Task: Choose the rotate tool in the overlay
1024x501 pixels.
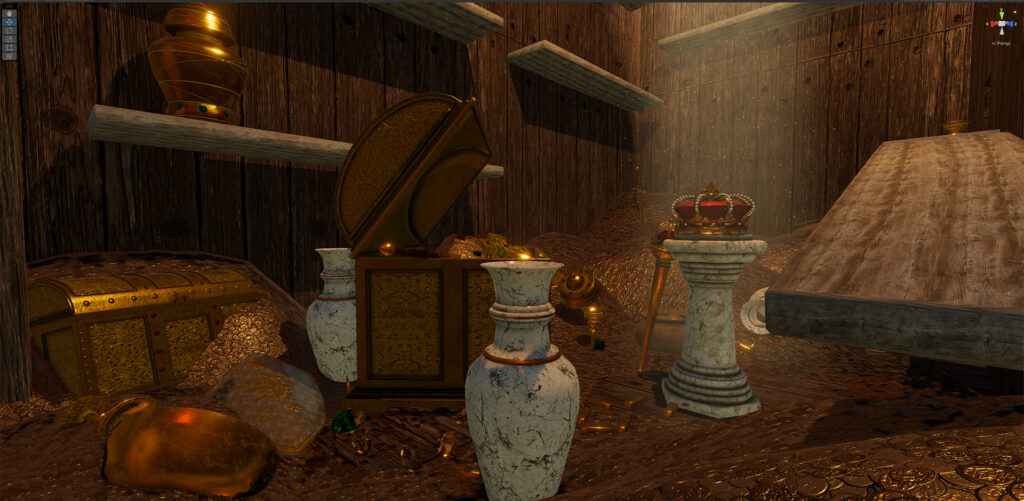Action: coord(9,31)
